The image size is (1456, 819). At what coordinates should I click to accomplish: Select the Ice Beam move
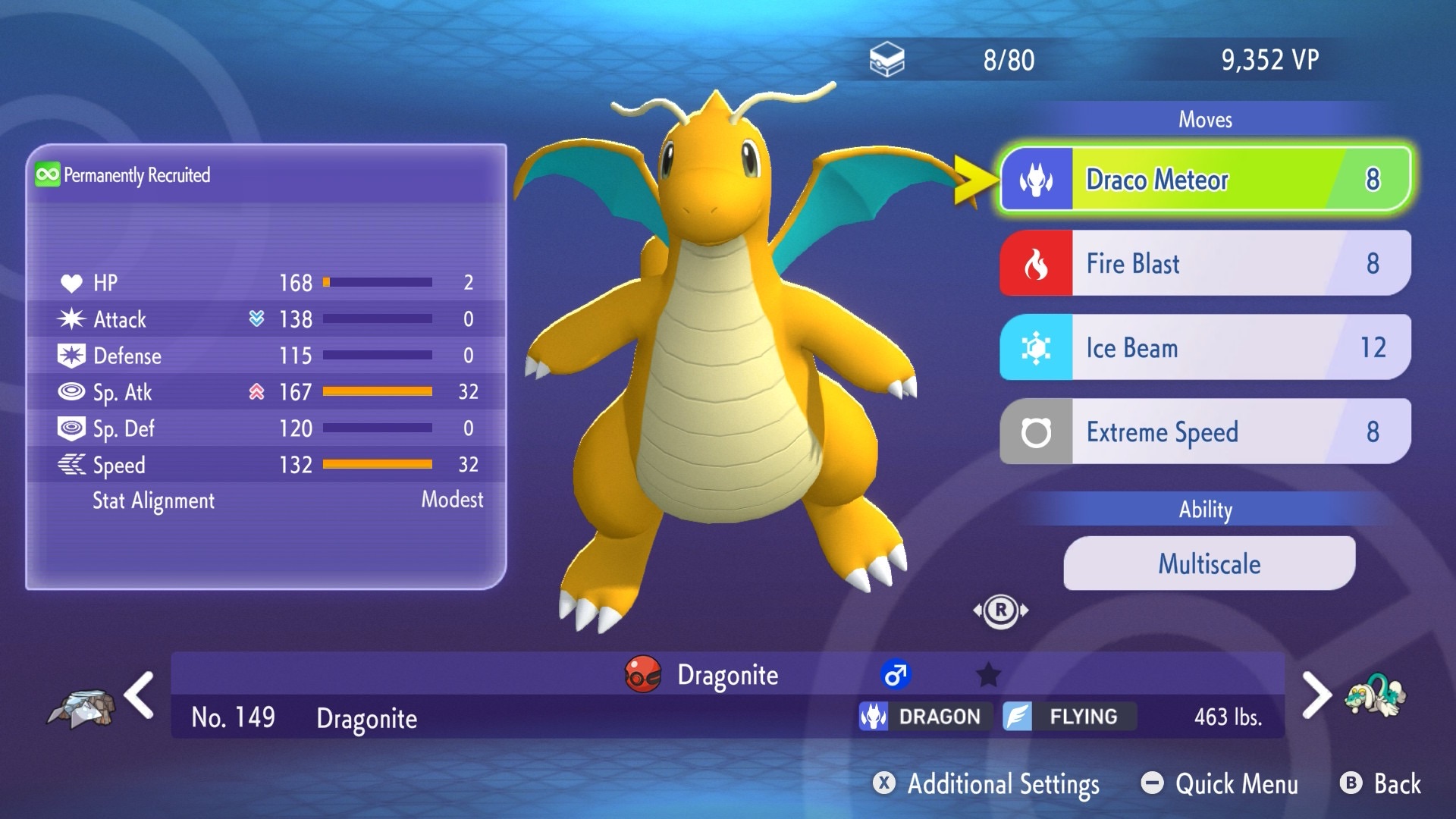[1206, 347]
